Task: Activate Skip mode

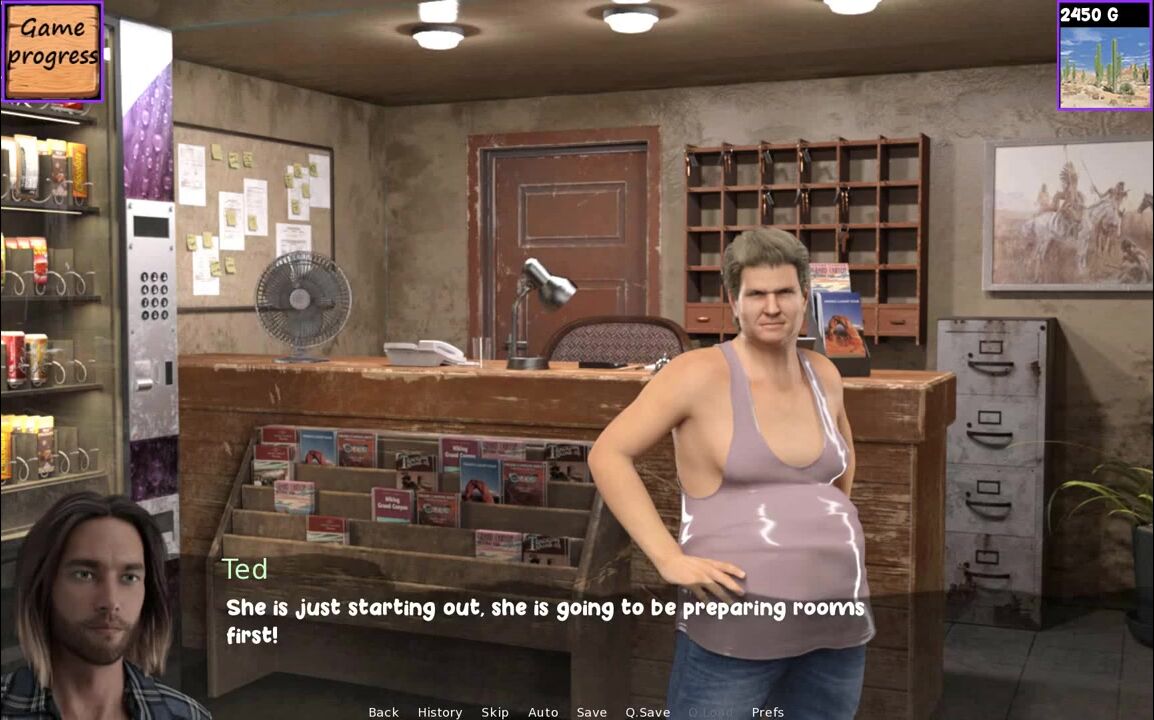Action: click(x=495, y=712)
